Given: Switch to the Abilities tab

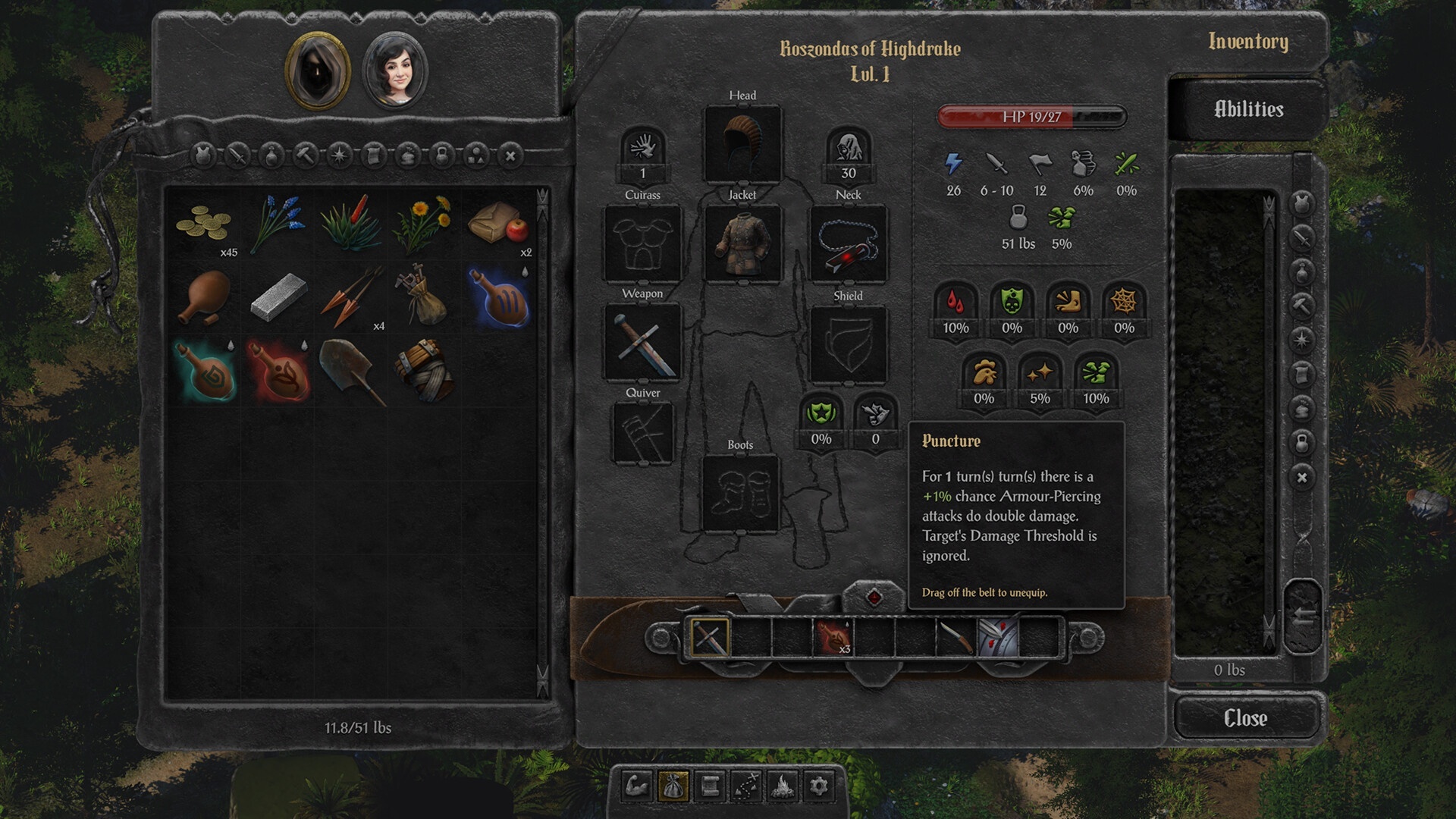Looking at the screenshot, I should pos(1248,109).
